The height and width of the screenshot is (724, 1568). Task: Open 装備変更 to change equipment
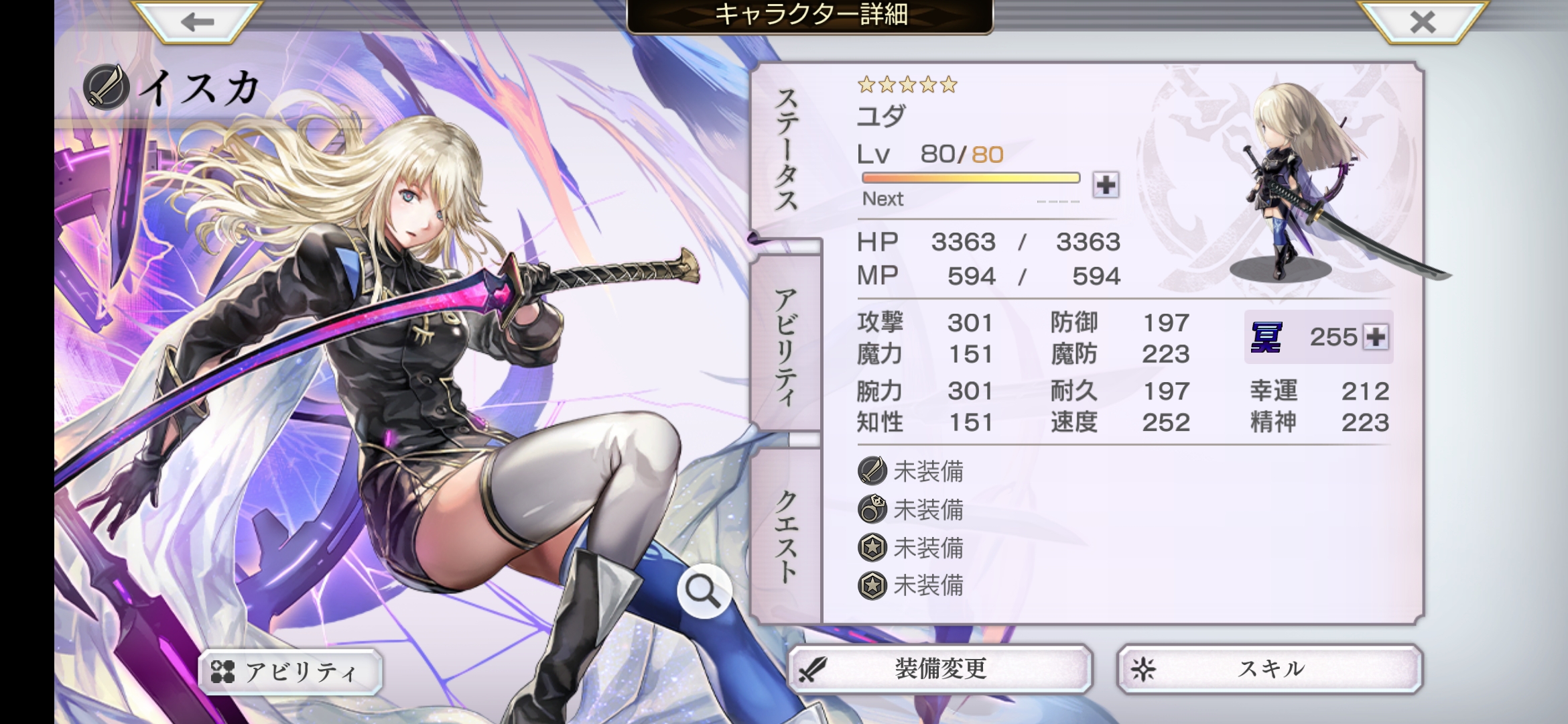coord(939,669)
